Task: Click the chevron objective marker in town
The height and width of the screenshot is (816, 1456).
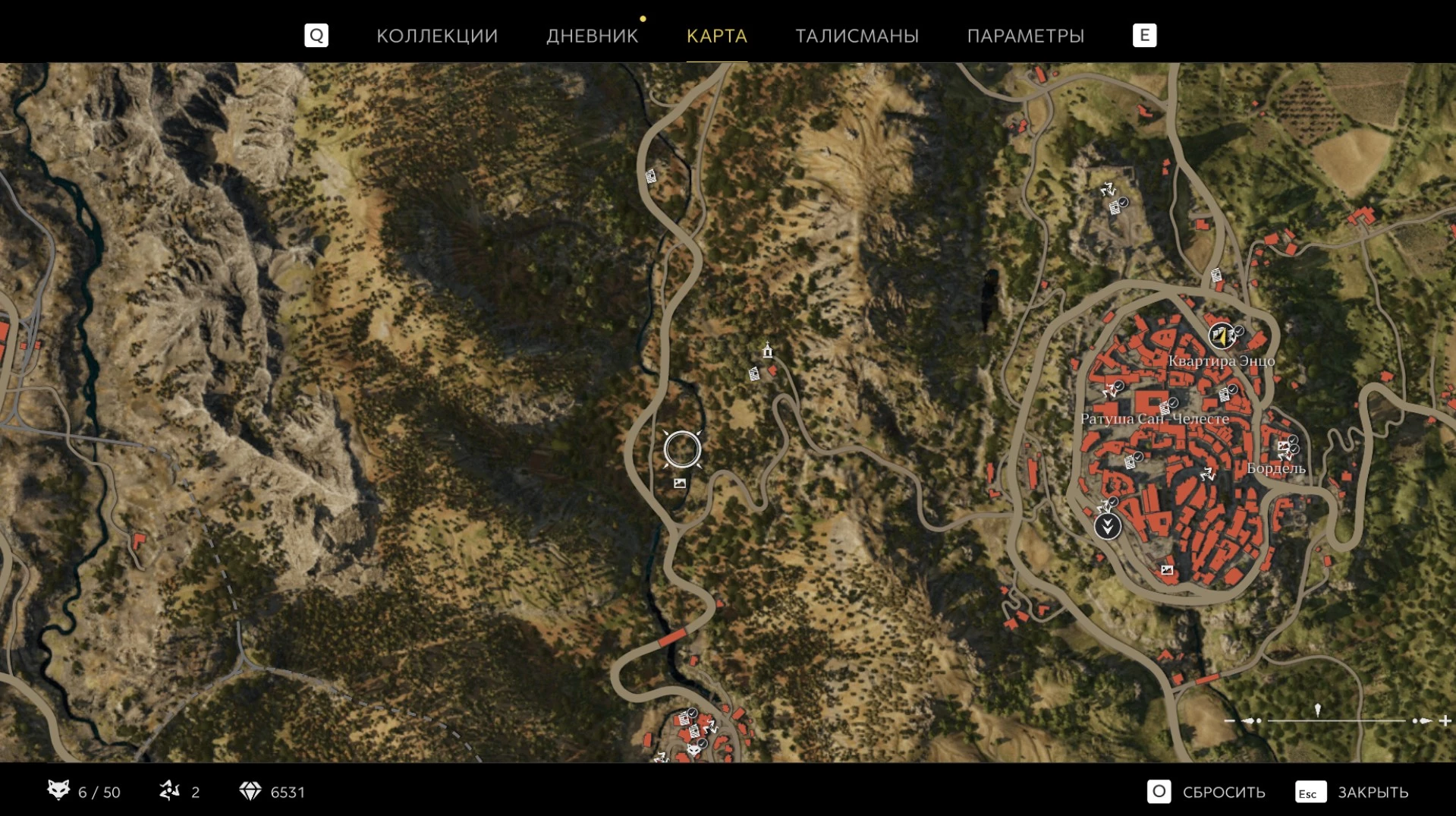Action: pos(1107,526)
